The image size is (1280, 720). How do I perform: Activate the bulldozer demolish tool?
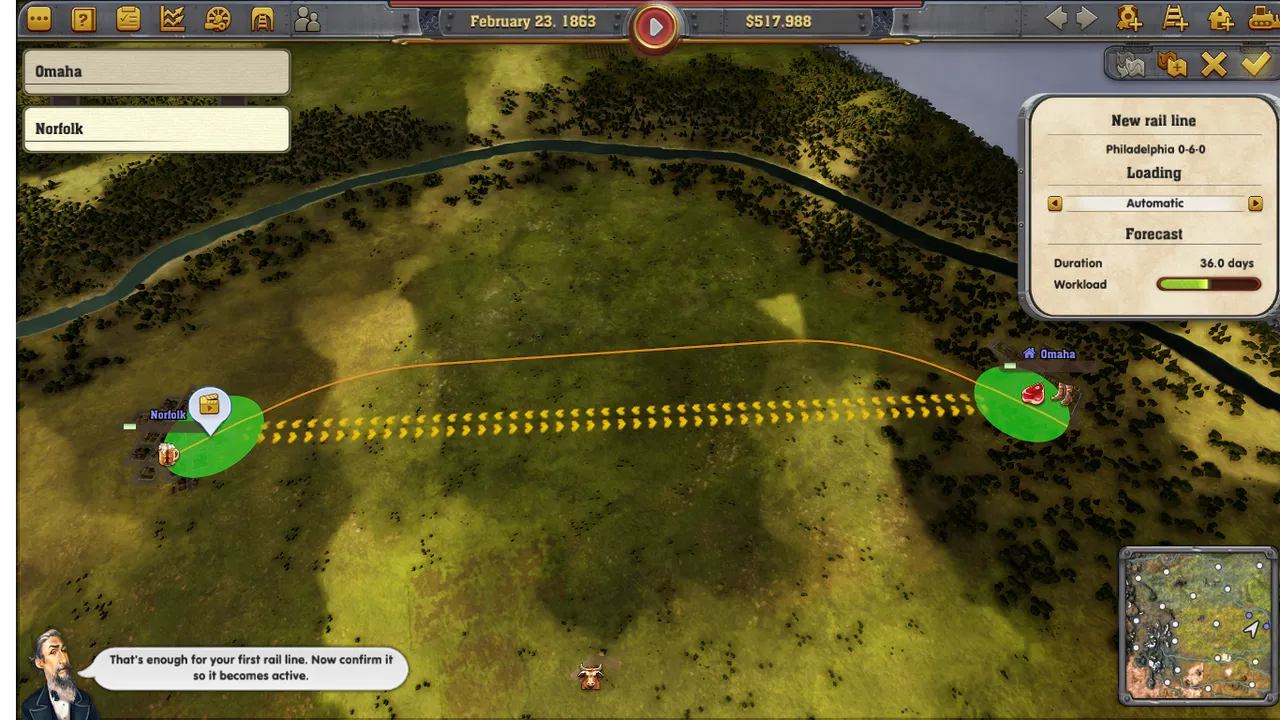coord(1264,18)
